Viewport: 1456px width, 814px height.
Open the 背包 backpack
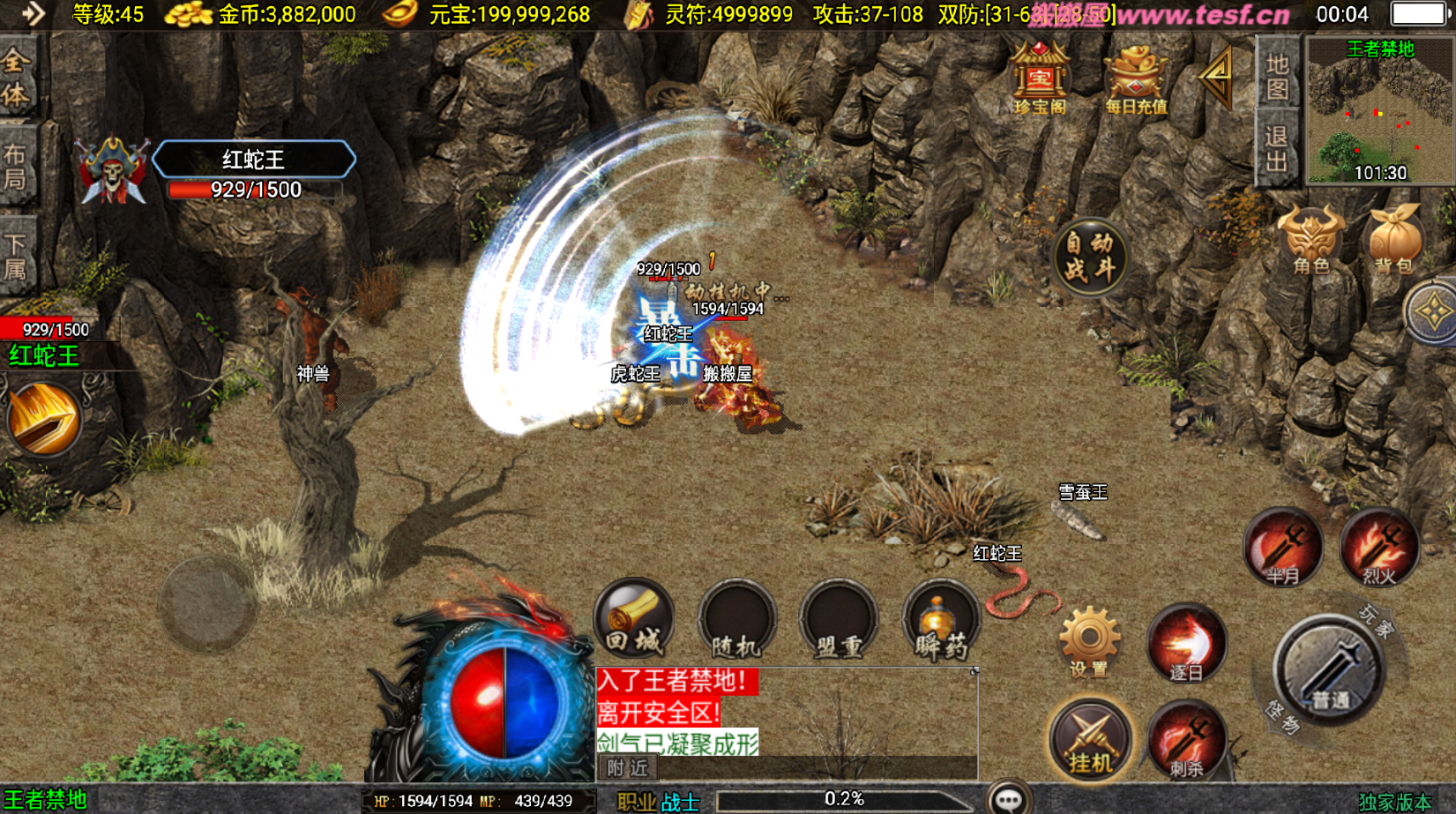1393,240
